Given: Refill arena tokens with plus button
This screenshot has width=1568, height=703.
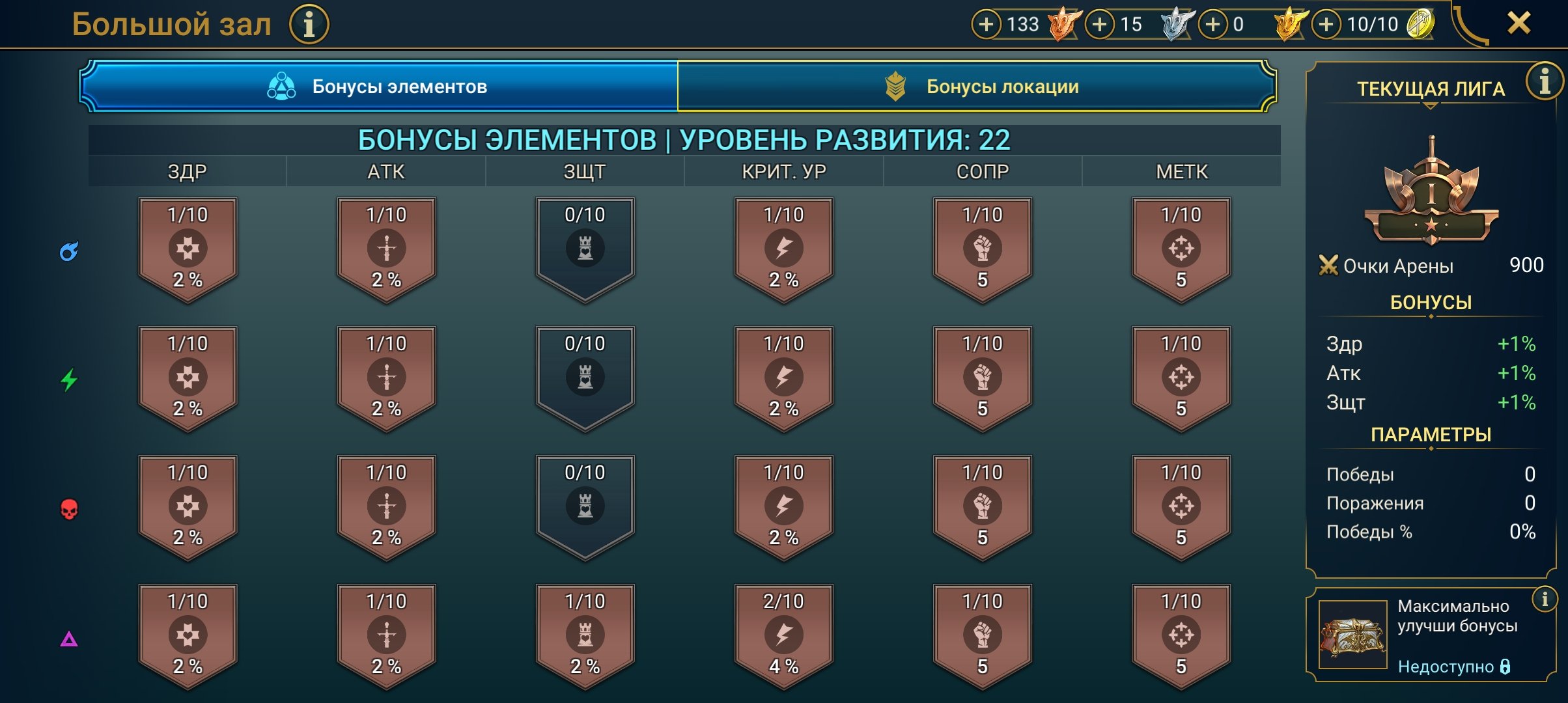Looking at the screenshot, I should click(1326, 25).
